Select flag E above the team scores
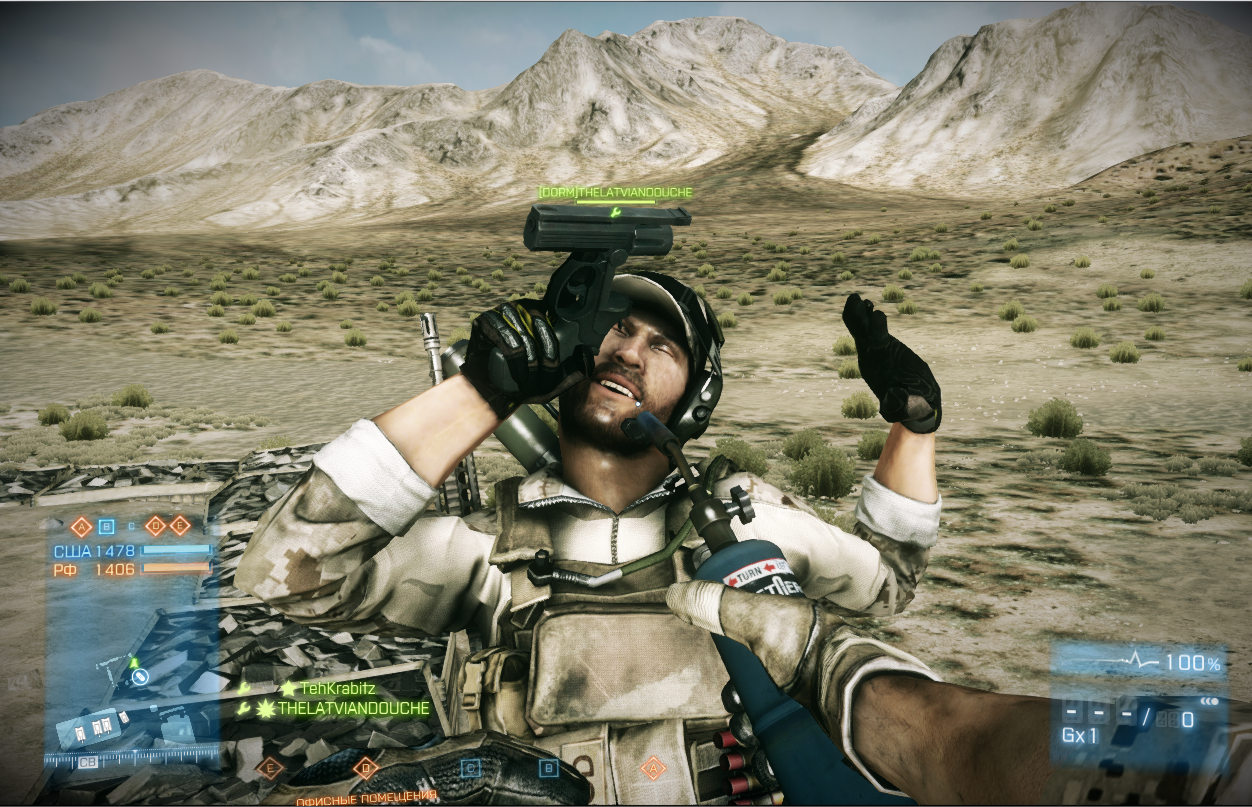The height and width of the screenshot is (807, 1252). 180,526
